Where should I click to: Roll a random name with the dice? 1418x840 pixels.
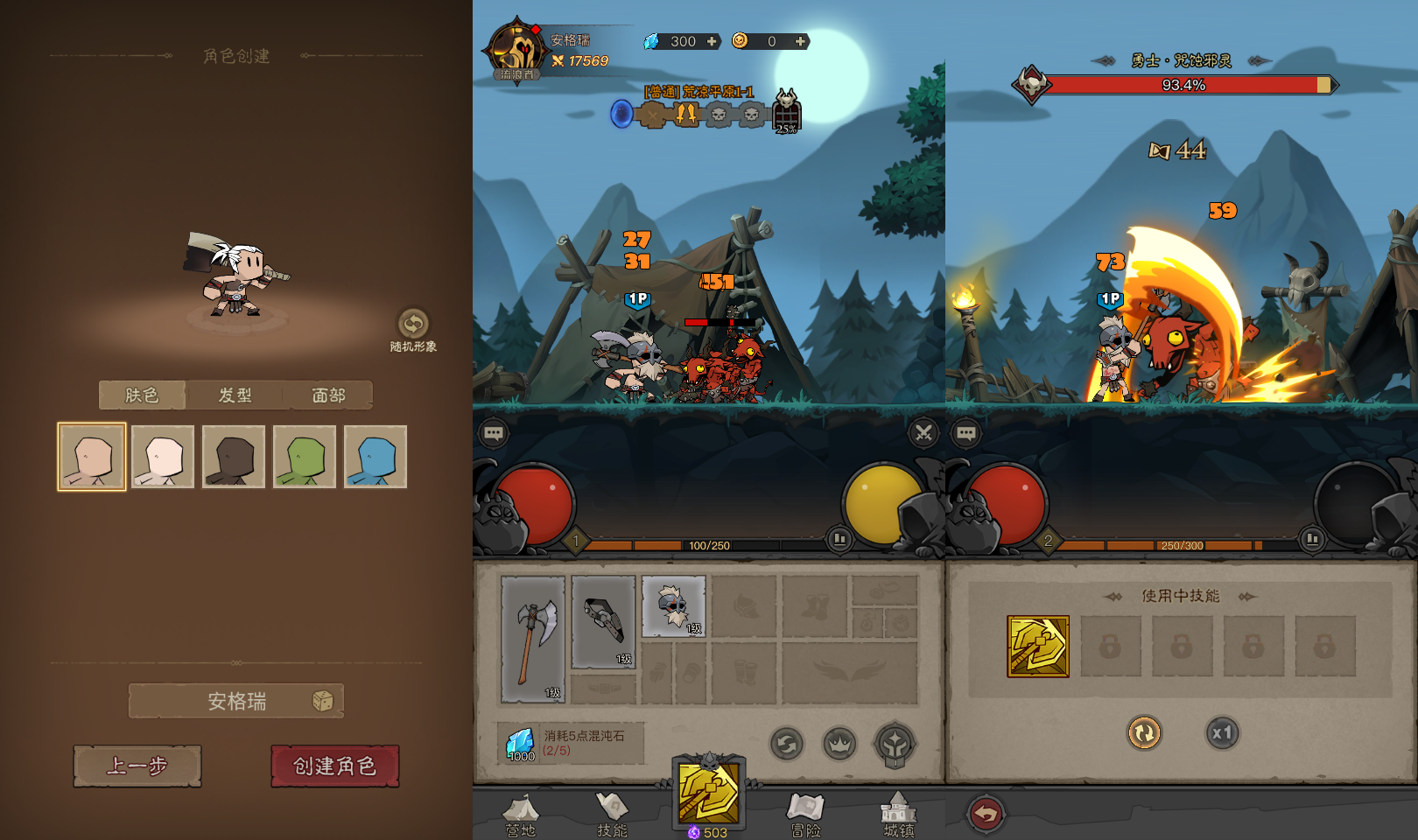click(323, 701)
